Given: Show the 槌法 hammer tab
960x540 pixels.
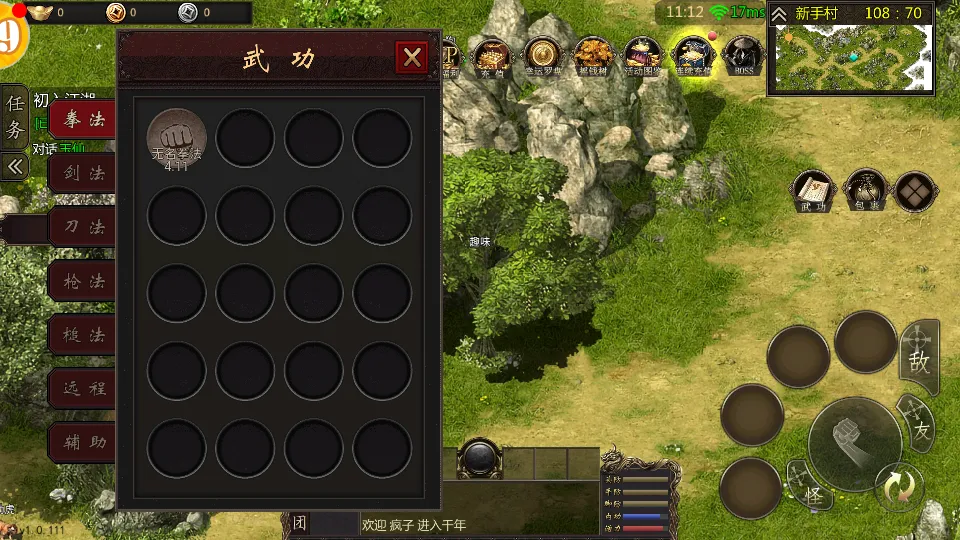Looking at the screenshot, I should (x=84, y=335).
